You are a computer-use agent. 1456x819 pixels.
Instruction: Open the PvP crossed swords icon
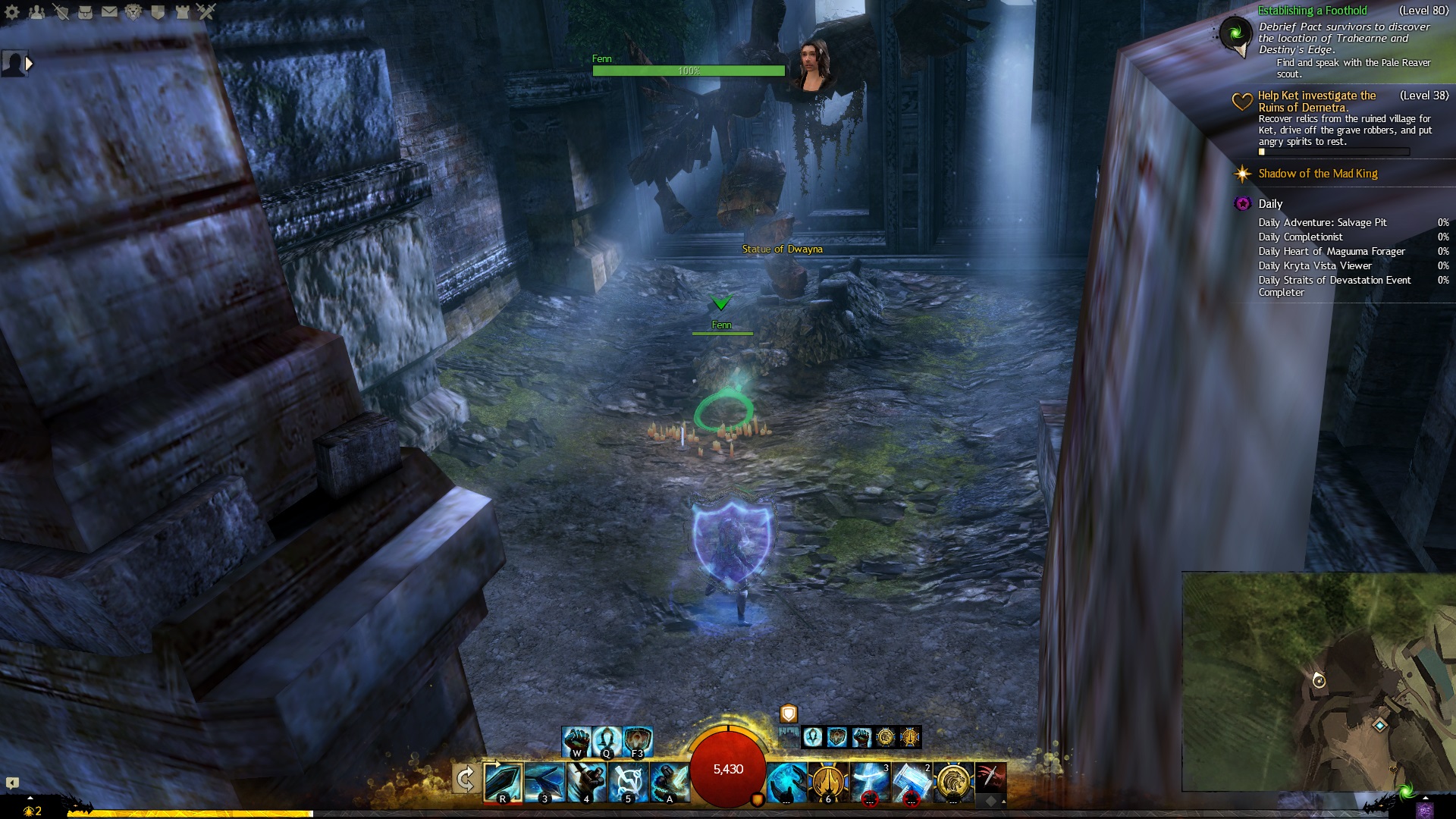(x=206, y=11)
